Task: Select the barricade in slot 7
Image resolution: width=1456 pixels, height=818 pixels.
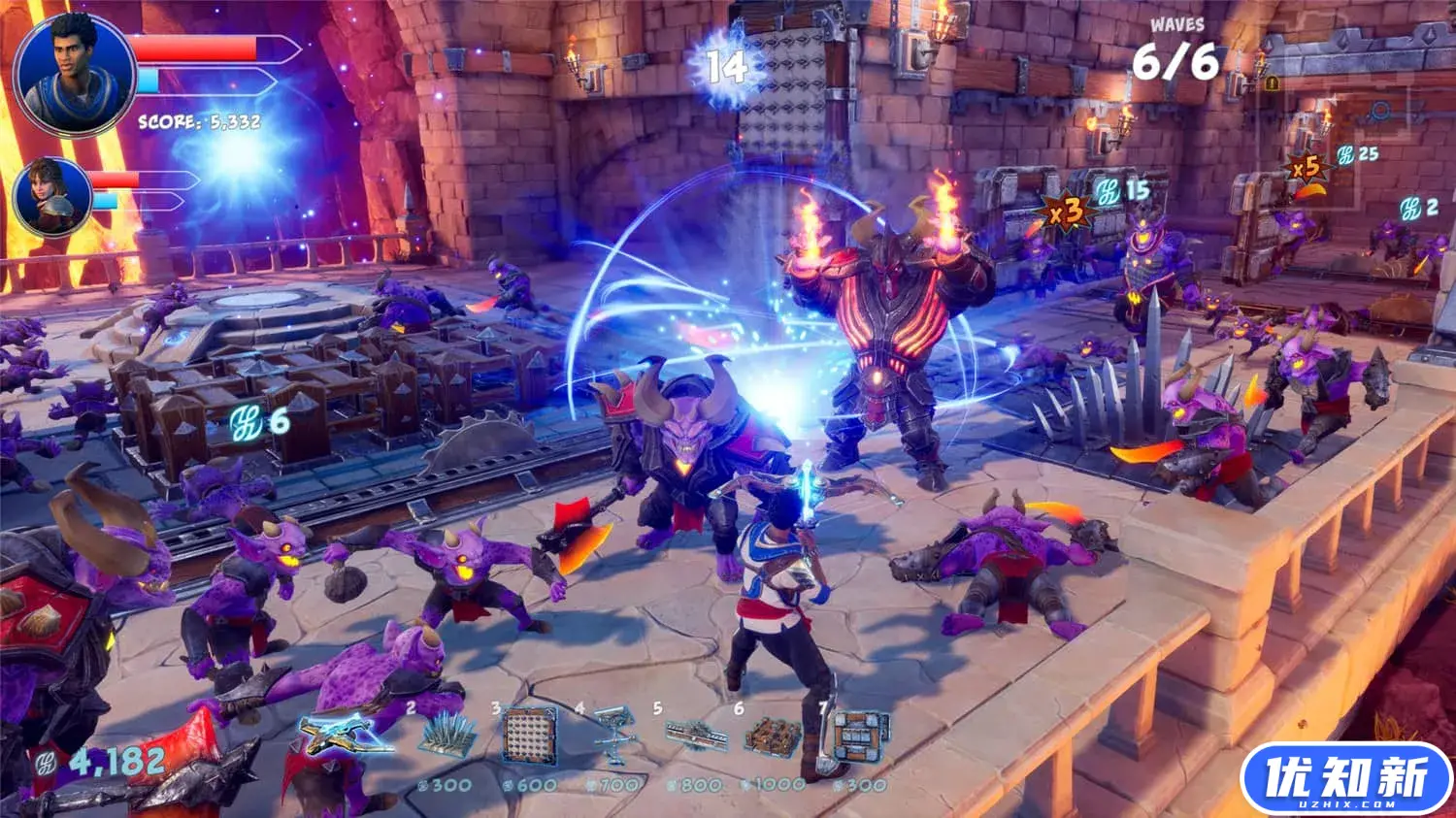Action: 858,735
